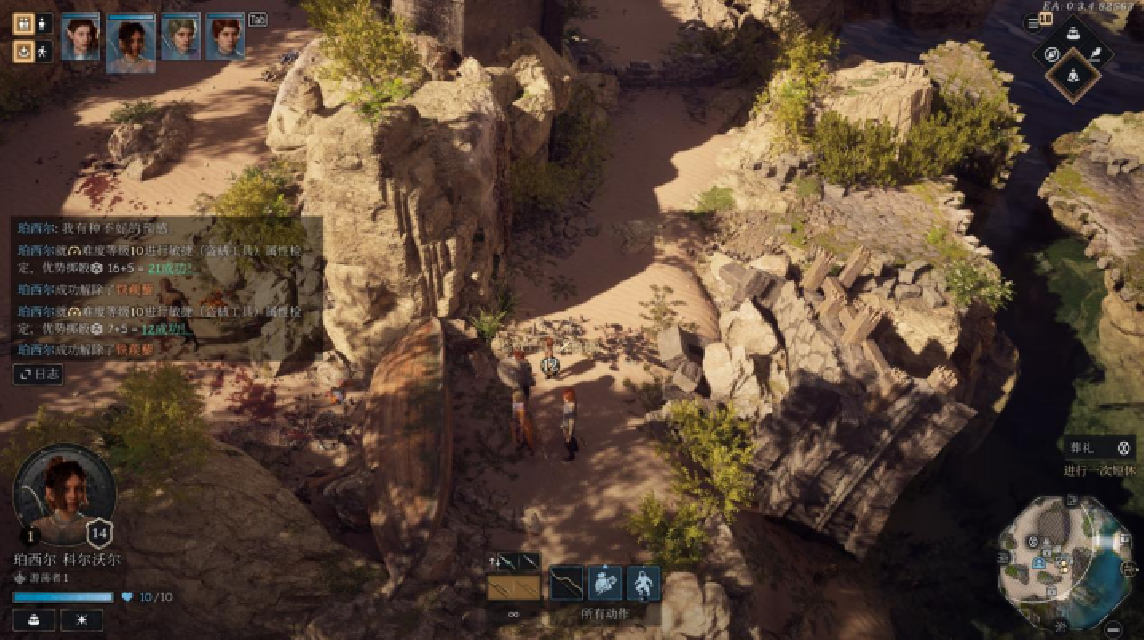Click the camp rest icon in diamond menu

[1073, 74]
